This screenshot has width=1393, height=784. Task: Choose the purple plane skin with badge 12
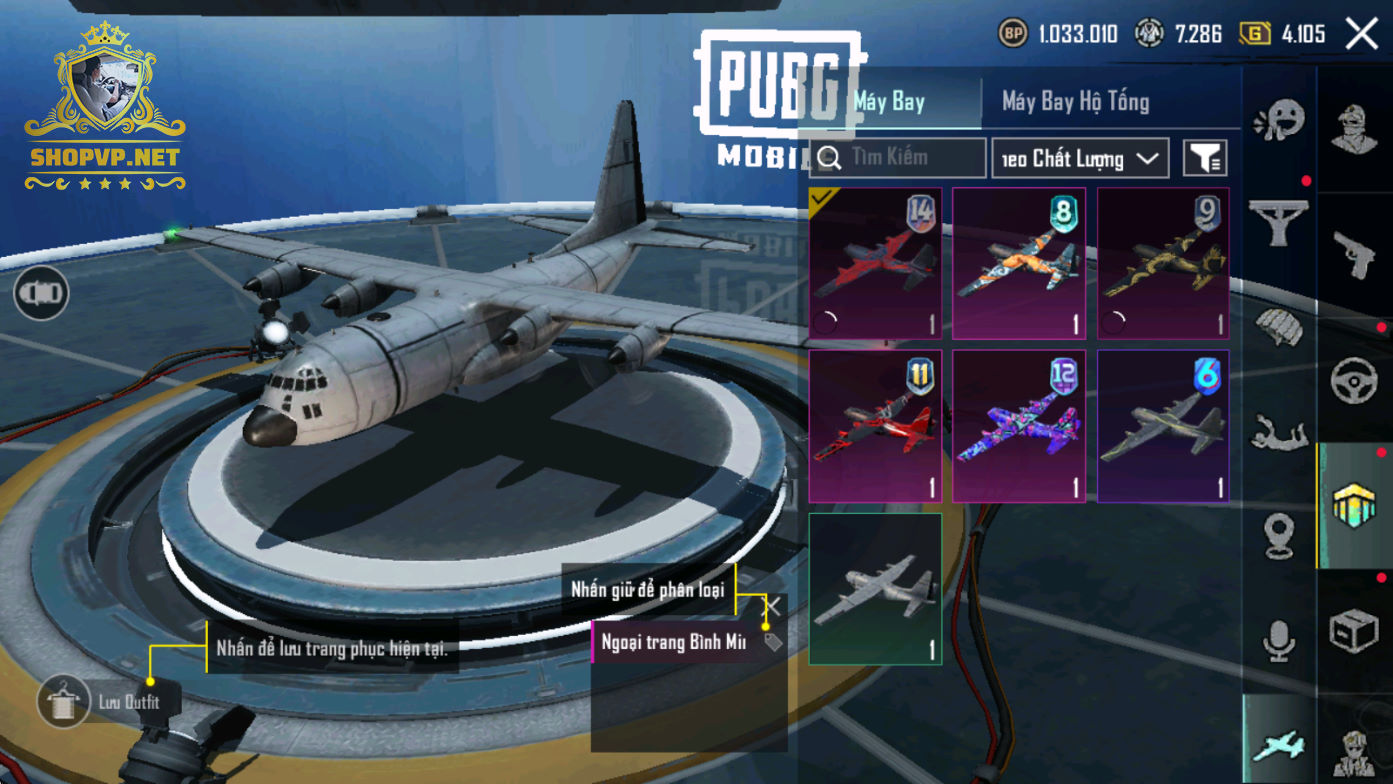pyautogui.click(x=1019, y=426)
